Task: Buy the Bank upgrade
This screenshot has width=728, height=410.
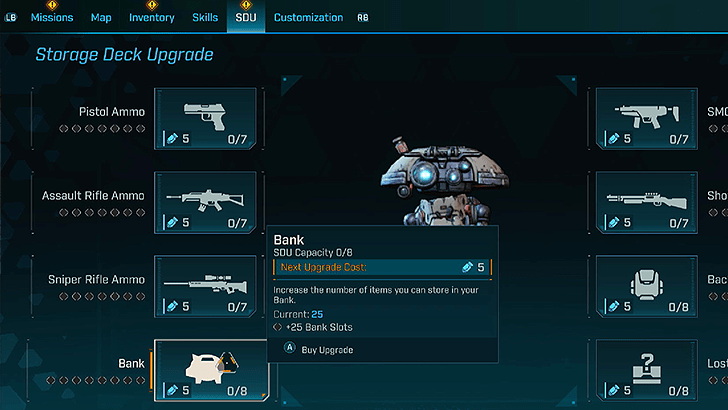Action: coord(320,350)
